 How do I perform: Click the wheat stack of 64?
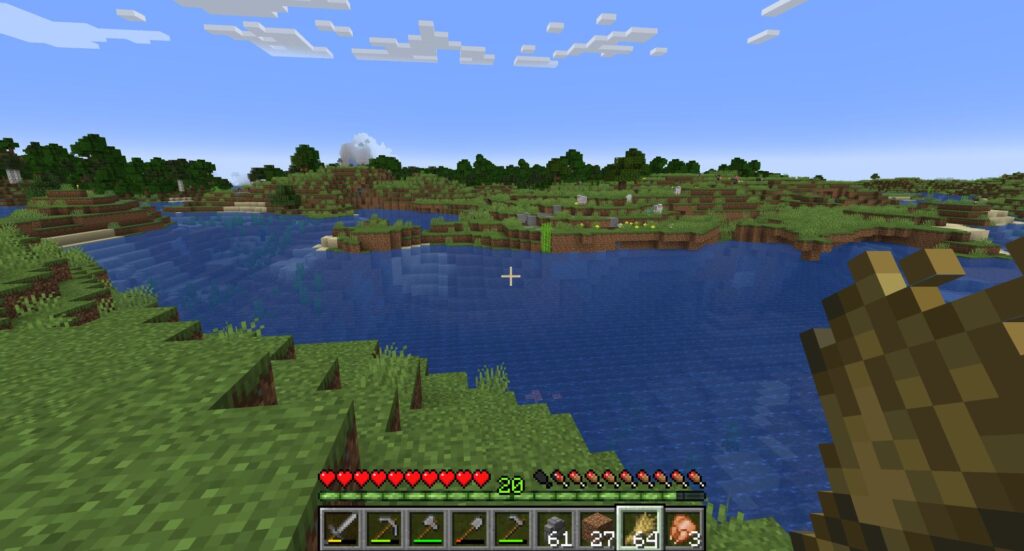[641, 527]
